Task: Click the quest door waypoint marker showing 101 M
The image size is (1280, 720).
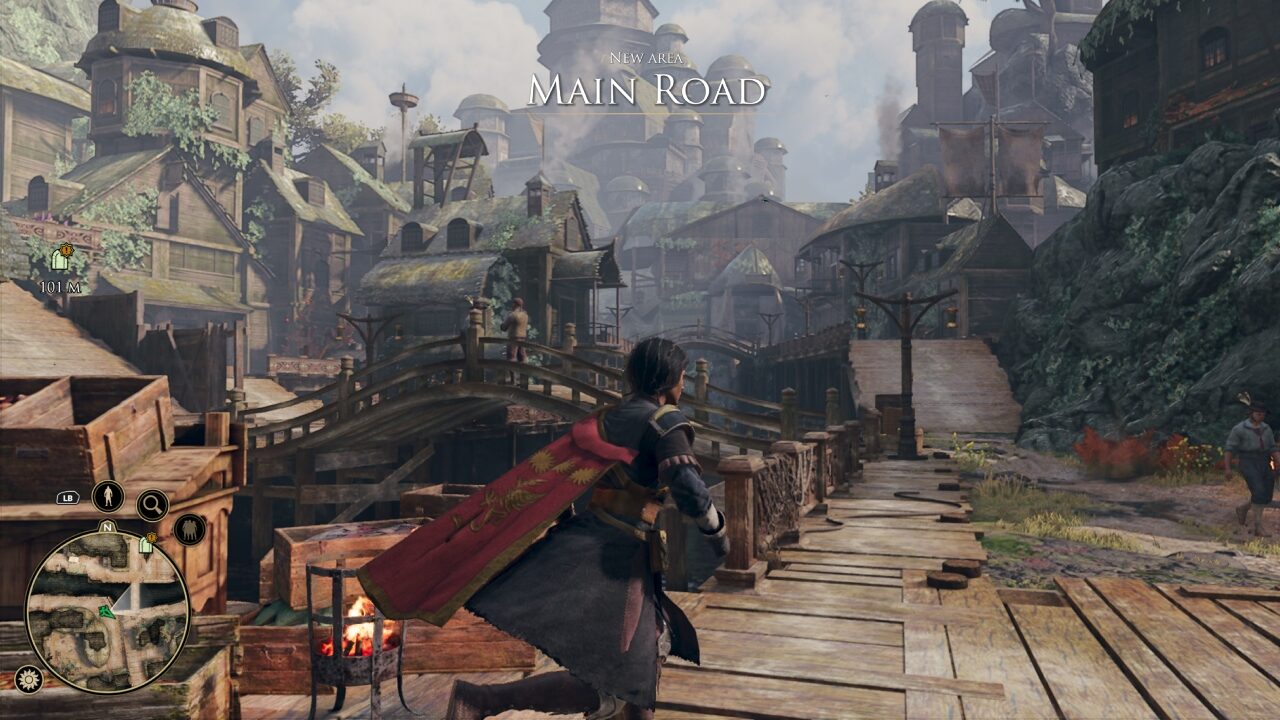Action: (x=61, y=259)
